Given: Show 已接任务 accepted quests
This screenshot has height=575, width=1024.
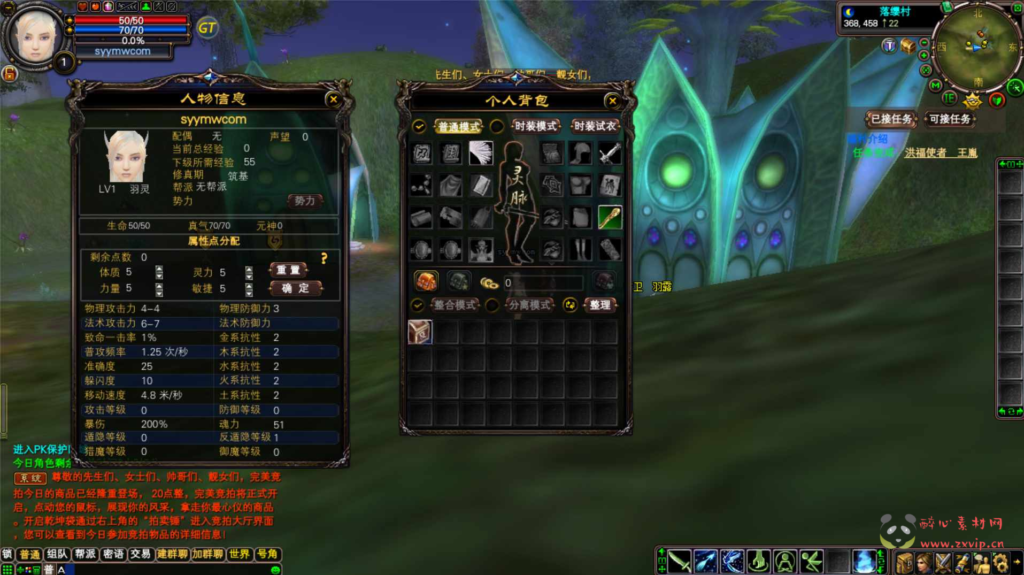Looking at the screenshot, I should (x=889, y=119).
